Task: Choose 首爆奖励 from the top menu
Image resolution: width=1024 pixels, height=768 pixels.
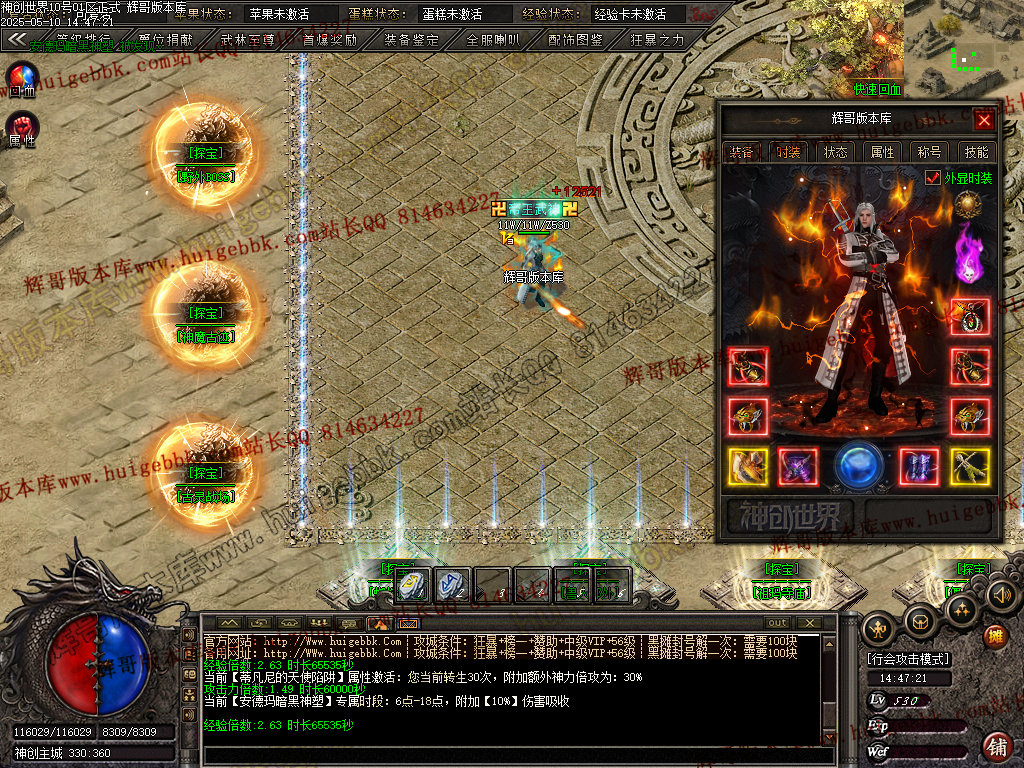Action: pyautogui.click(x=329, y=40)
